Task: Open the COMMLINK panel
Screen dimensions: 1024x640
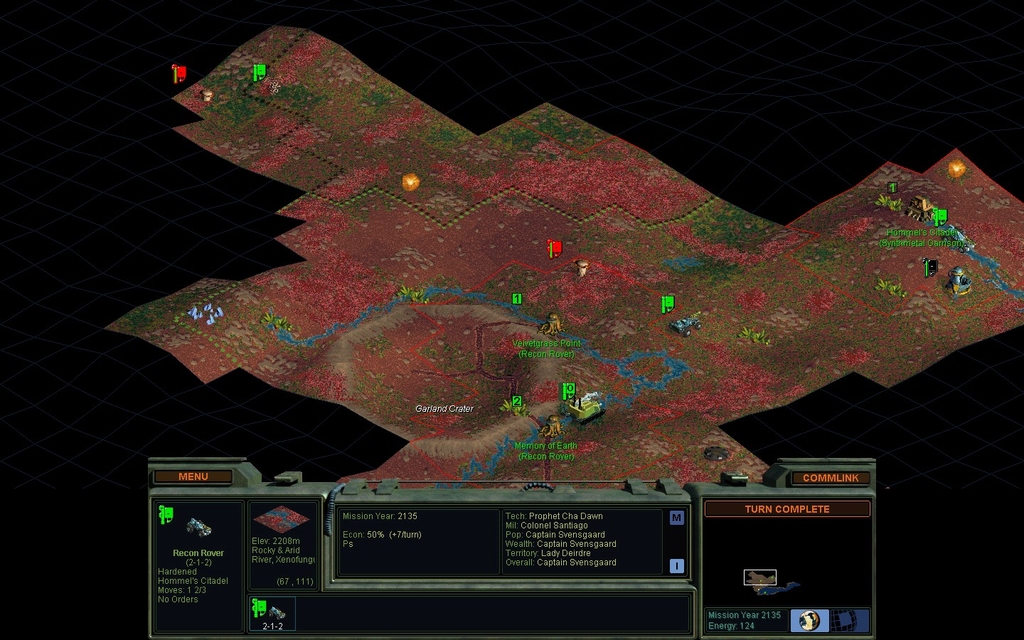Action: [830, 478]
